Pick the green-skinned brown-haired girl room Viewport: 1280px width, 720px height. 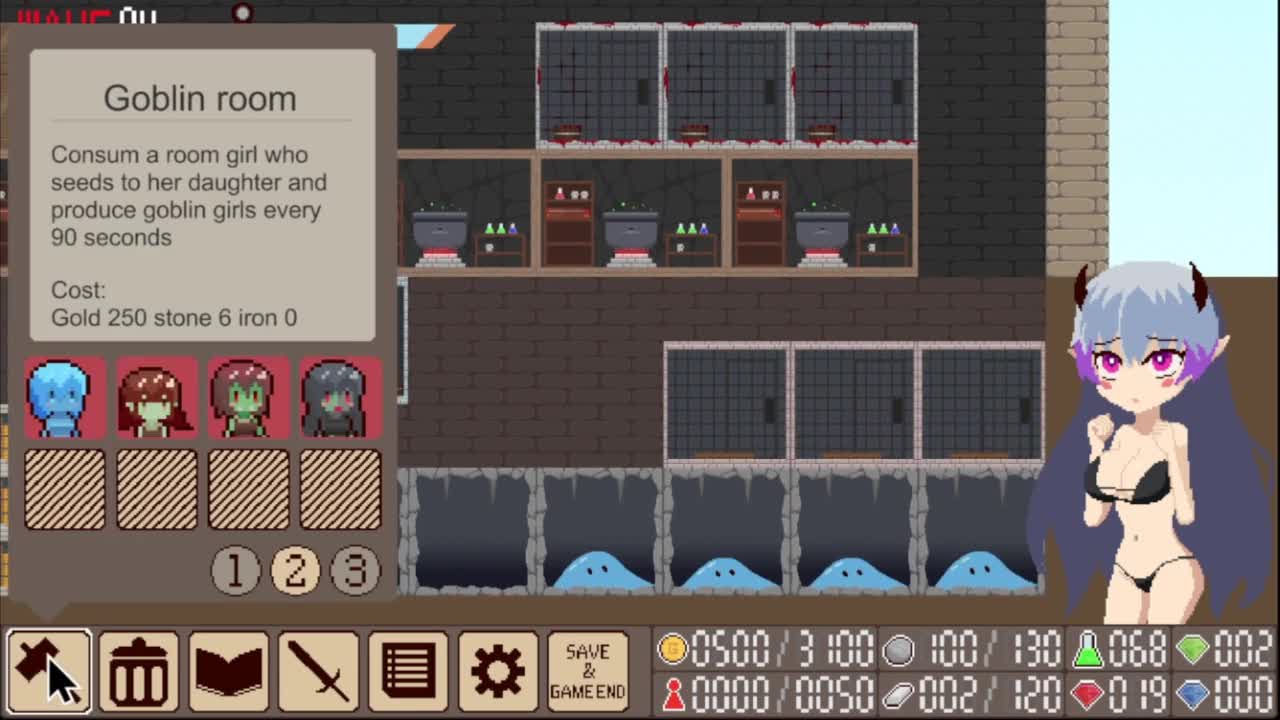pos(249,398)
